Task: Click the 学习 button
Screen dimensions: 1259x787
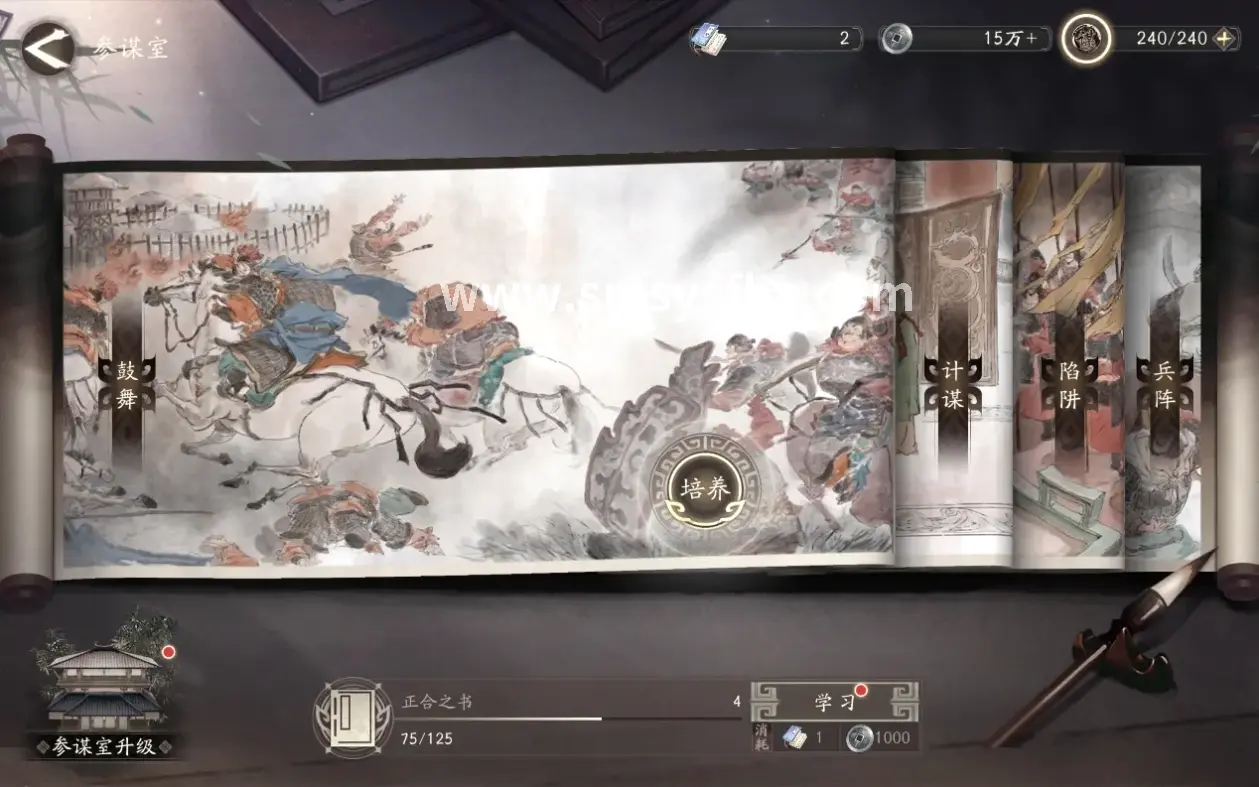Action: pos(835,701)
